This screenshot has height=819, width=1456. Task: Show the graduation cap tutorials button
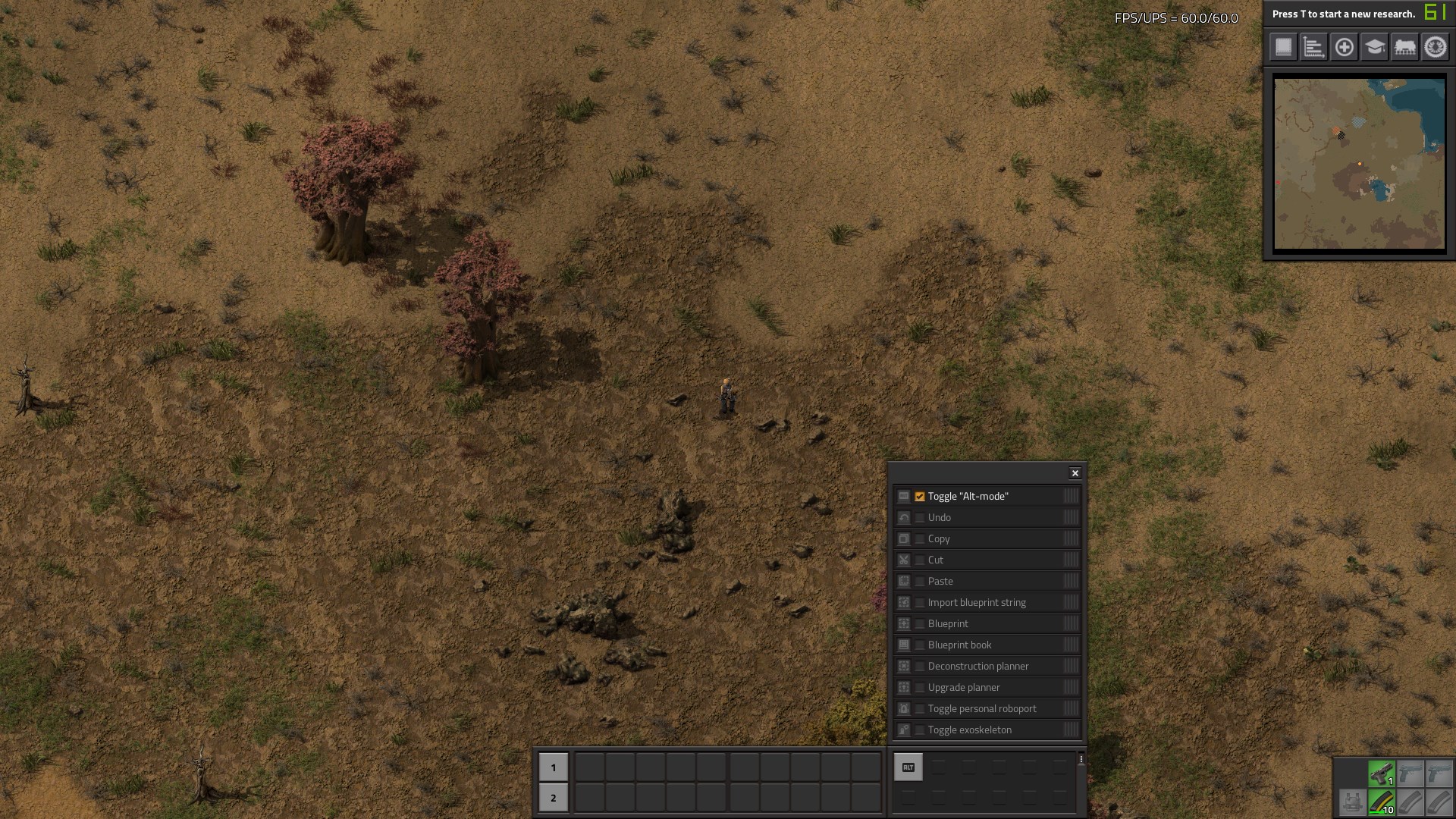tap(1374, 47)
